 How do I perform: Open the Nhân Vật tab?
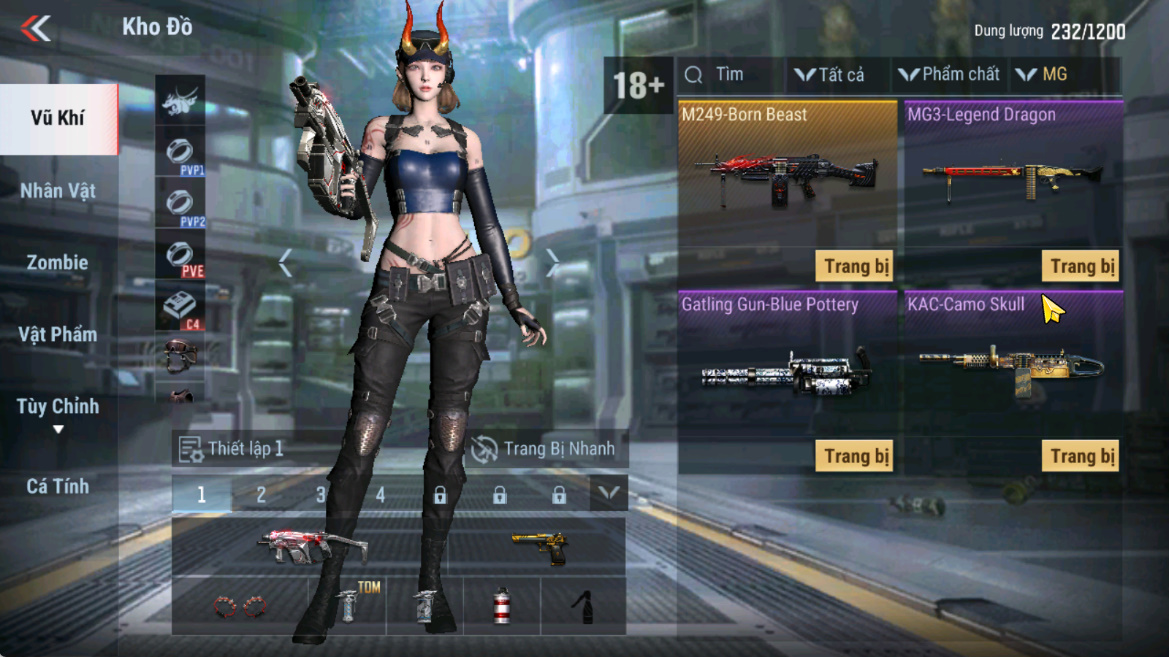pyautogui.click(x=58, y=190)
